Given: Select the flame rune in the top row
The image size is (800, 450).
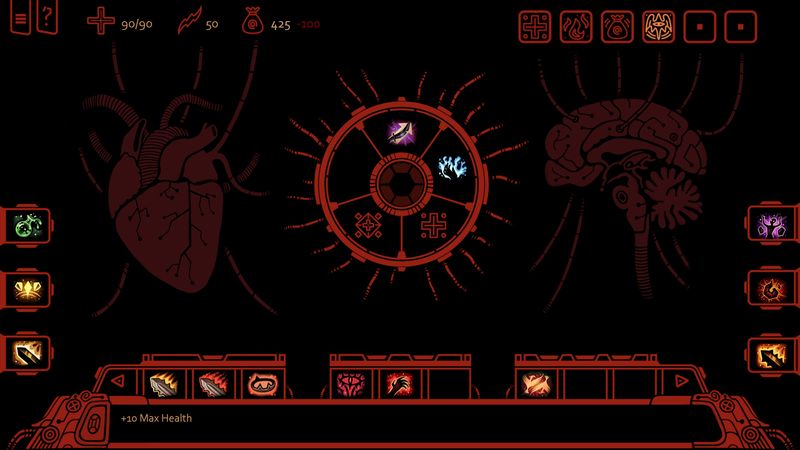Looking at the screenshot, I should (x=575, y=25).
